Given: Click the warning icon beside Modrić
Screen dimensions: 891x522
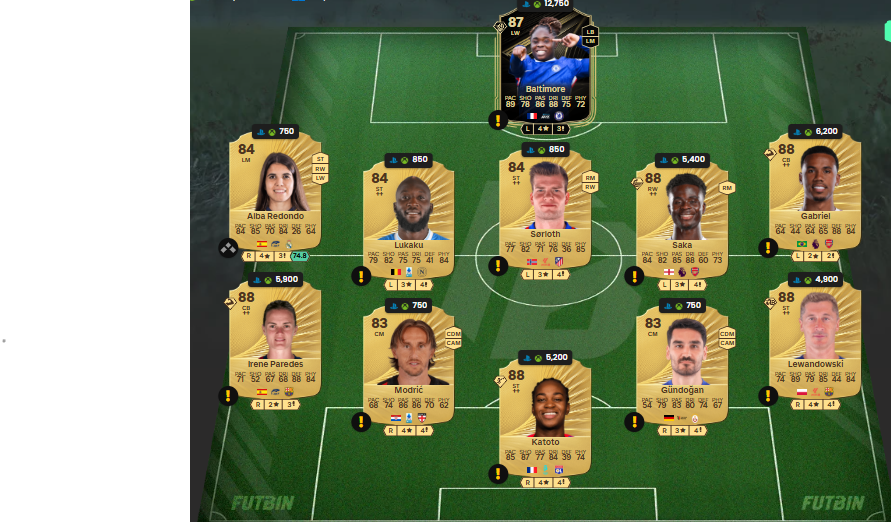Looking at the screenshot, I should coord(361,422).
